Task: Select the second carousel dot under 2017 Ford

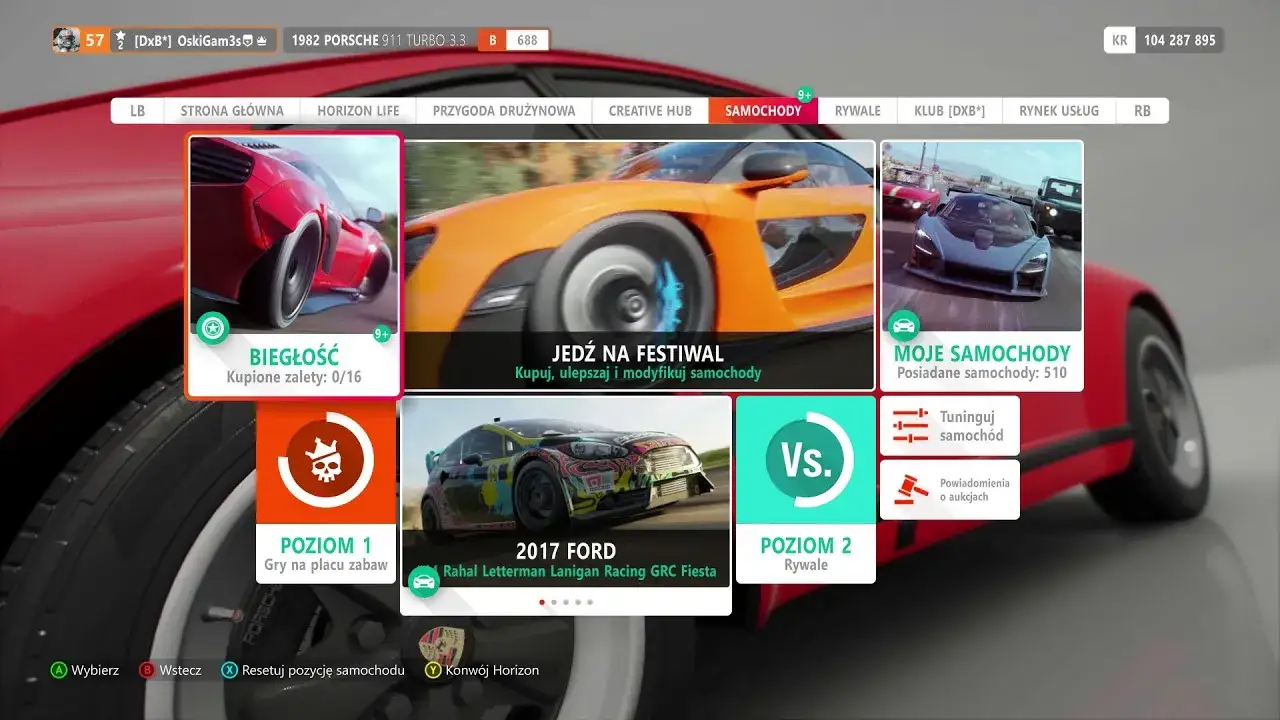Action: tap(554, 602)
